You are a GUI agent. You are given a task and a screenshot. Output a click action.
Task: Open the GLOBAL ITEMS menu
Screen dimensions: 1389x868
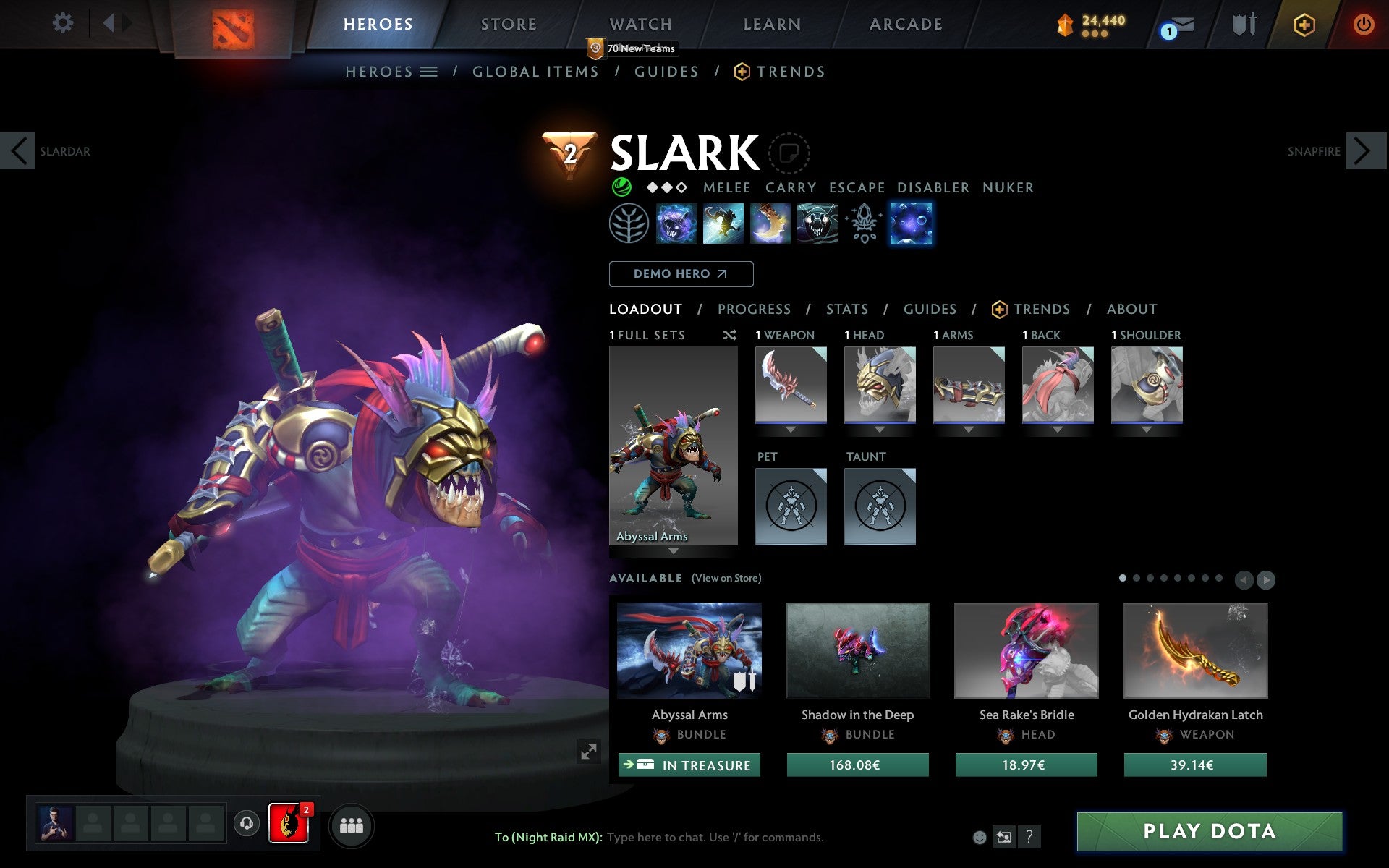pos(535,72)
